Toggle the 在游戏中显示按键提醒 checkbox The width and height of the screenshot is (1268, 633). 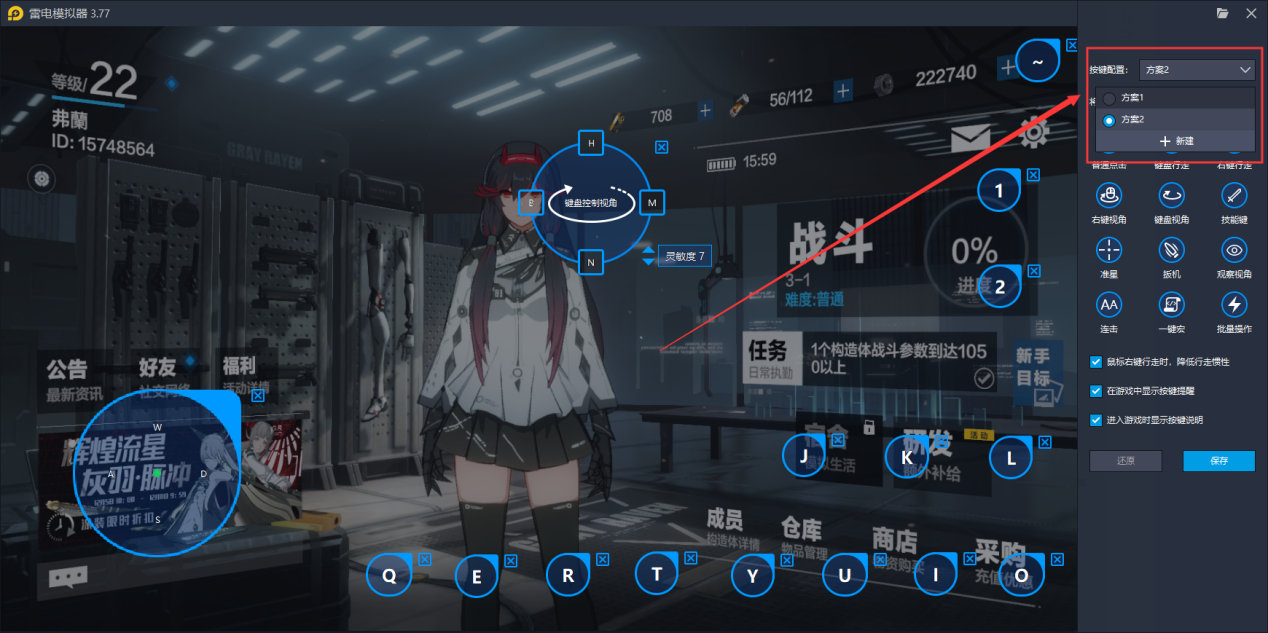(1096, 391)
